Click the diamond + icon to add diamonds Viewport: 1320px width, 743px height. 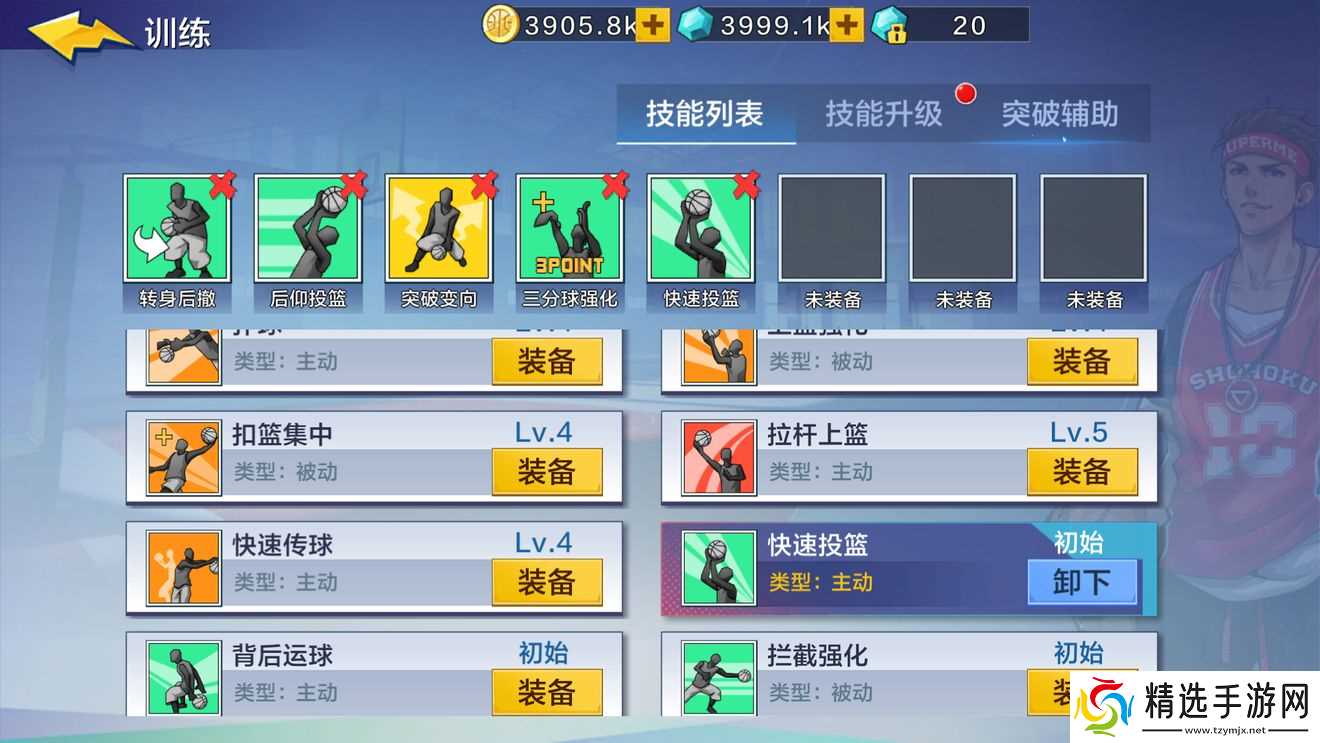tap(842, 24)
